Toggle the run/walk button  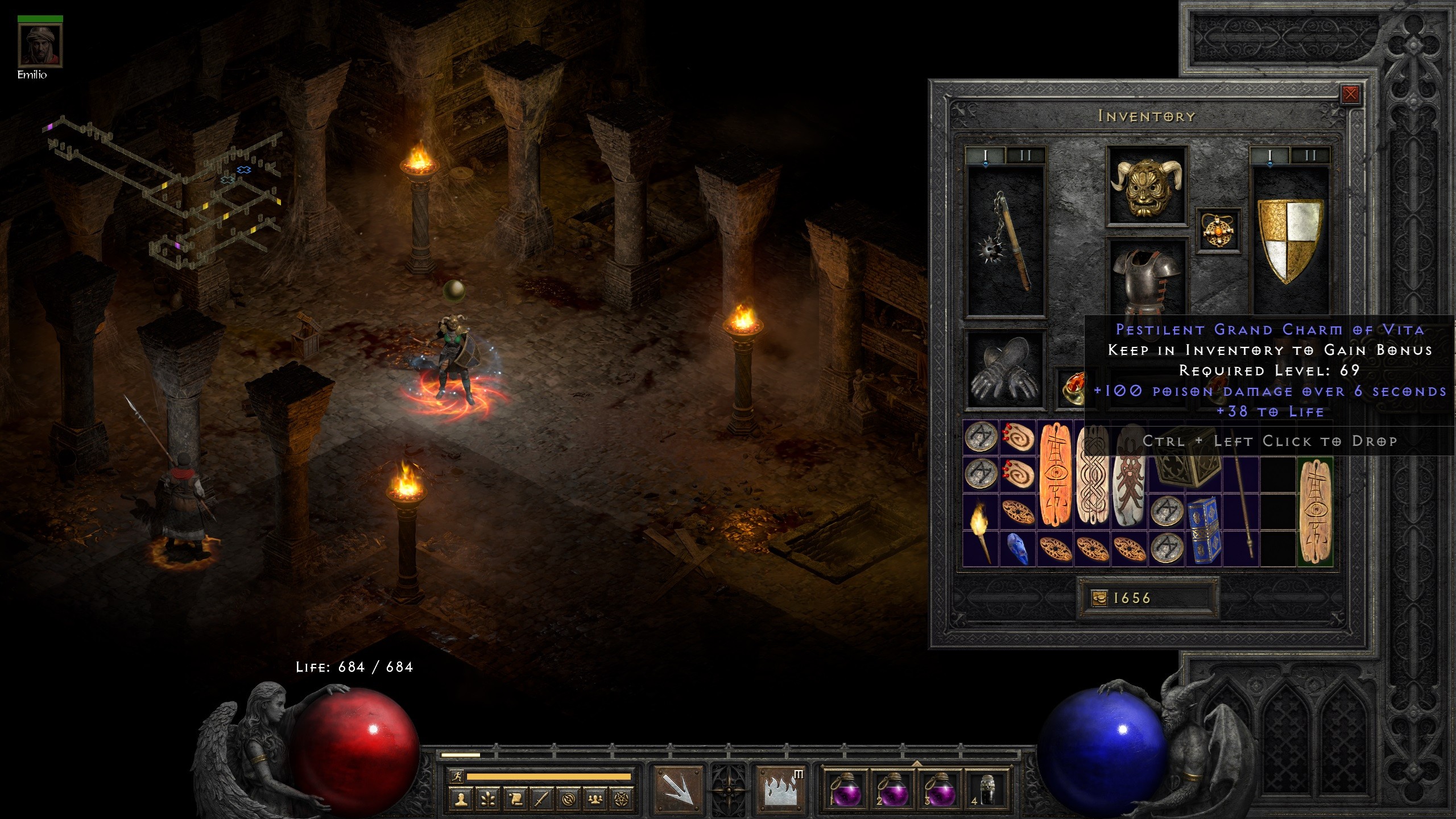pos(456,776)
